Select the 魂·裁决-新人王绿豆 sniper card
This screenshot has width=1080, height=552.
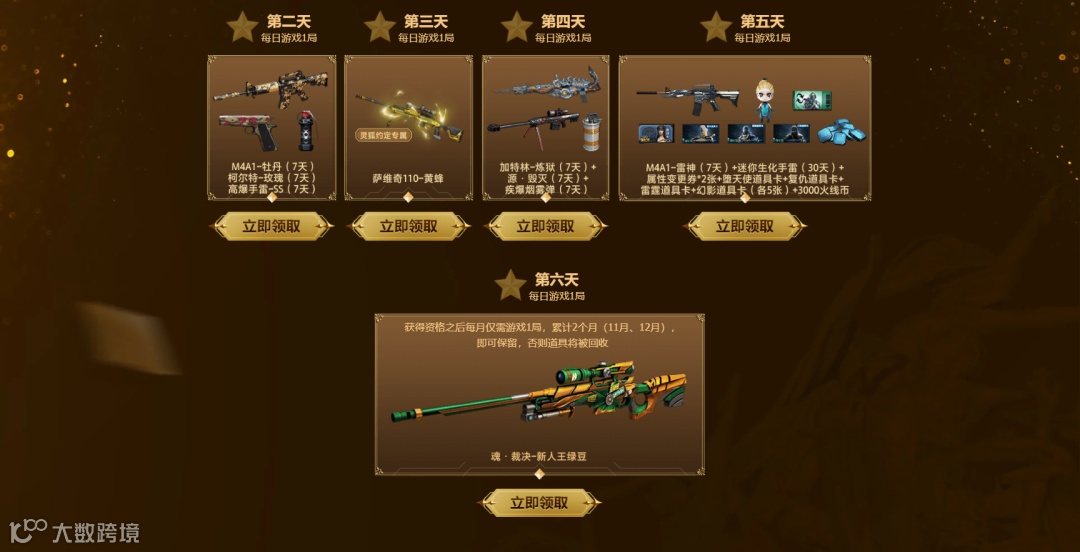[x=539, y=394]
